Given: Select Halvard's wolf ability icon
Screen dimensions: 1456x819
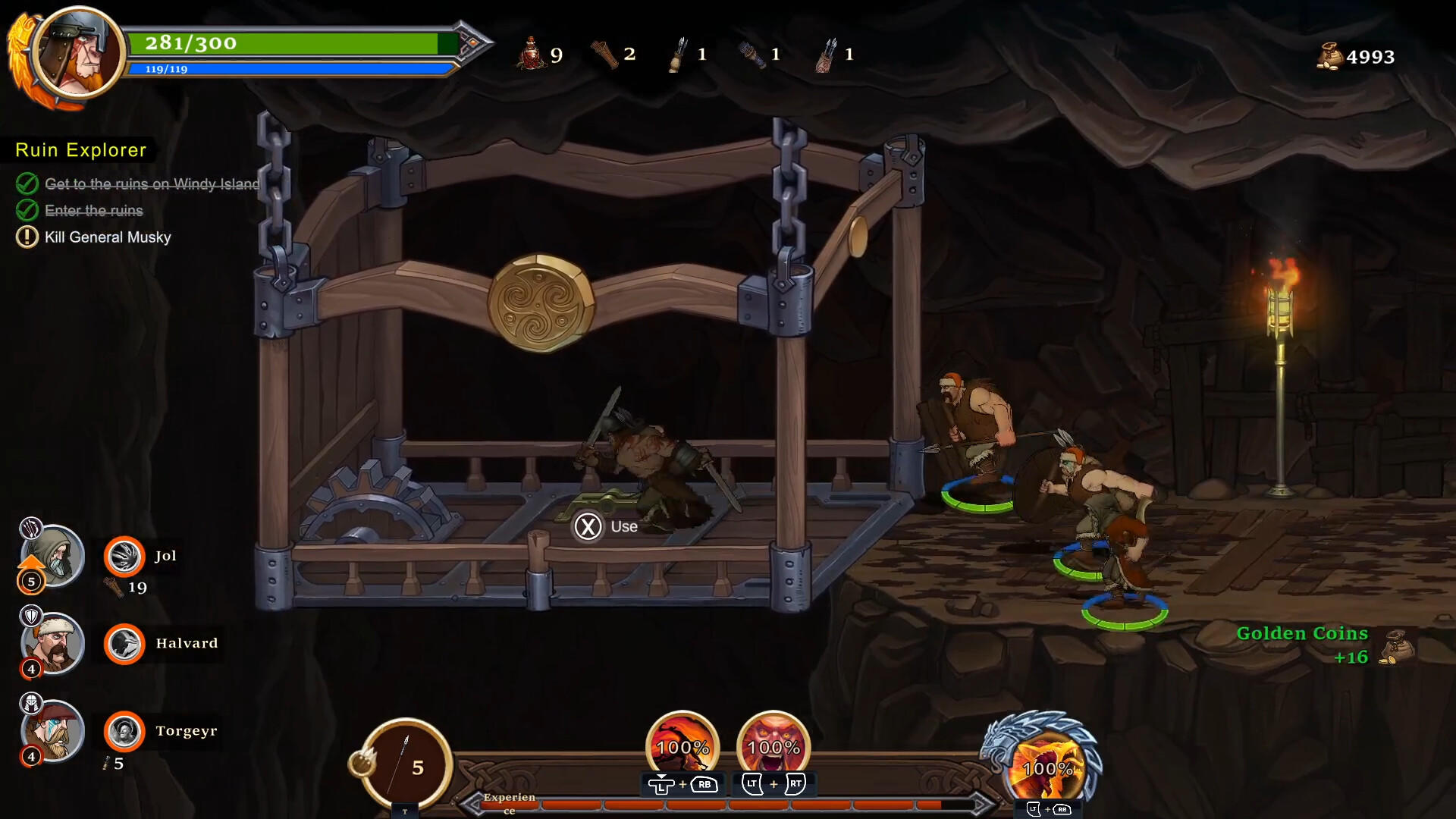Looking at the screenshot, I should [125, 644].
